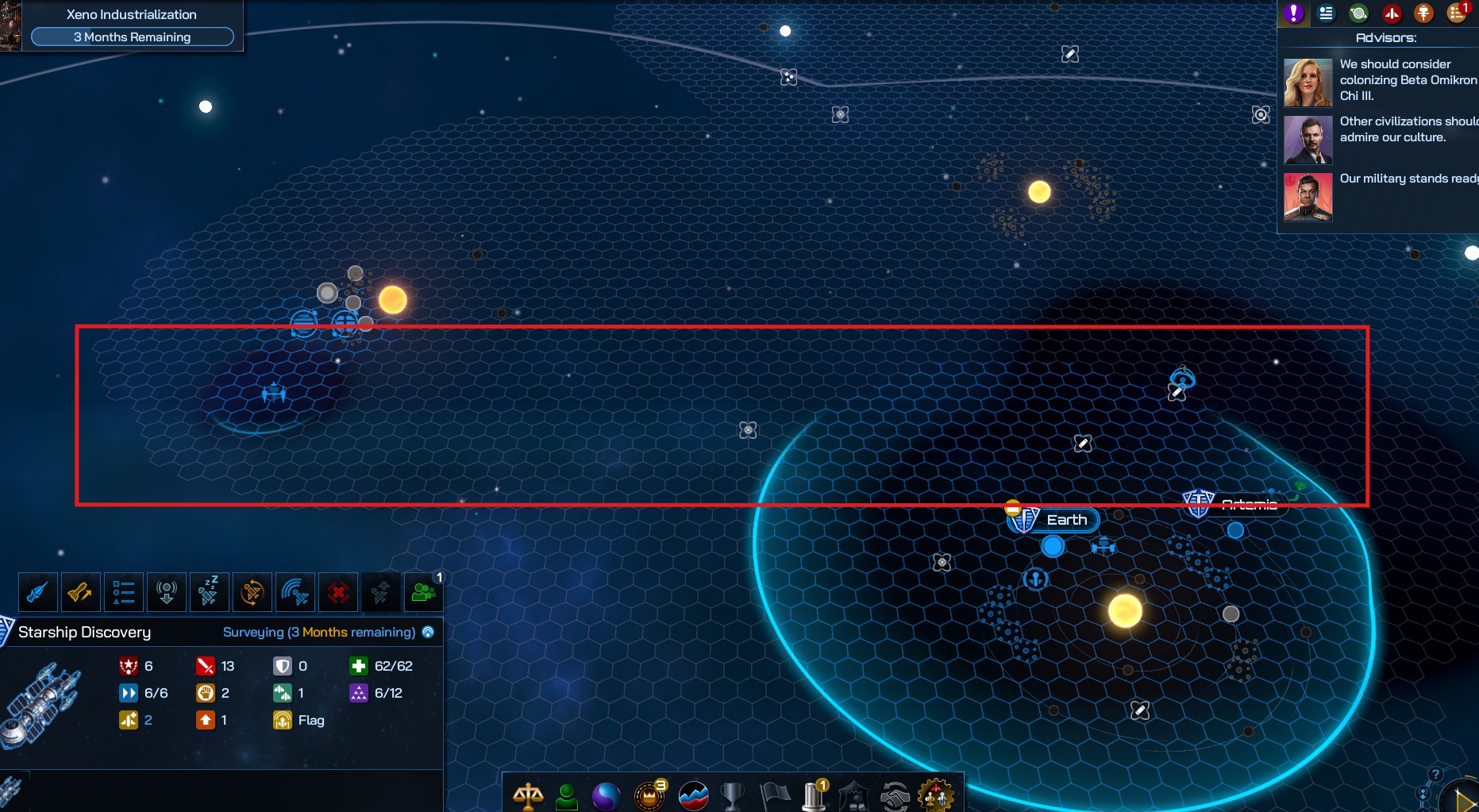Select the purple exclamation advisors tab
Viewport: 1479px width, 812px height.
(1294, 13)
